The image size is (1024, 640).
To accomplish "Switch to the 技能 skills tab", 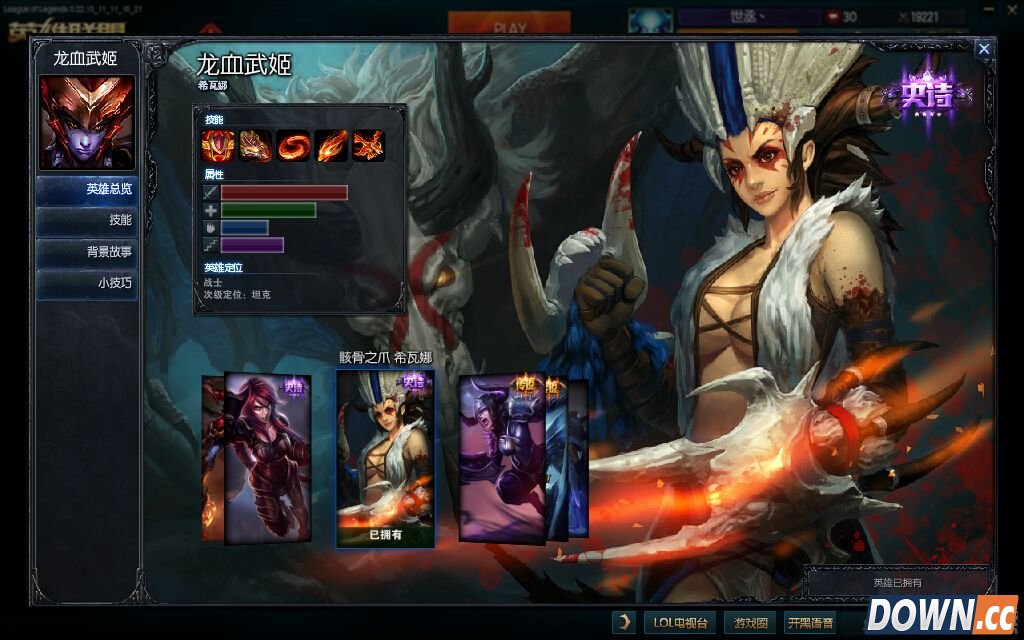I will (x=87, y=220).
